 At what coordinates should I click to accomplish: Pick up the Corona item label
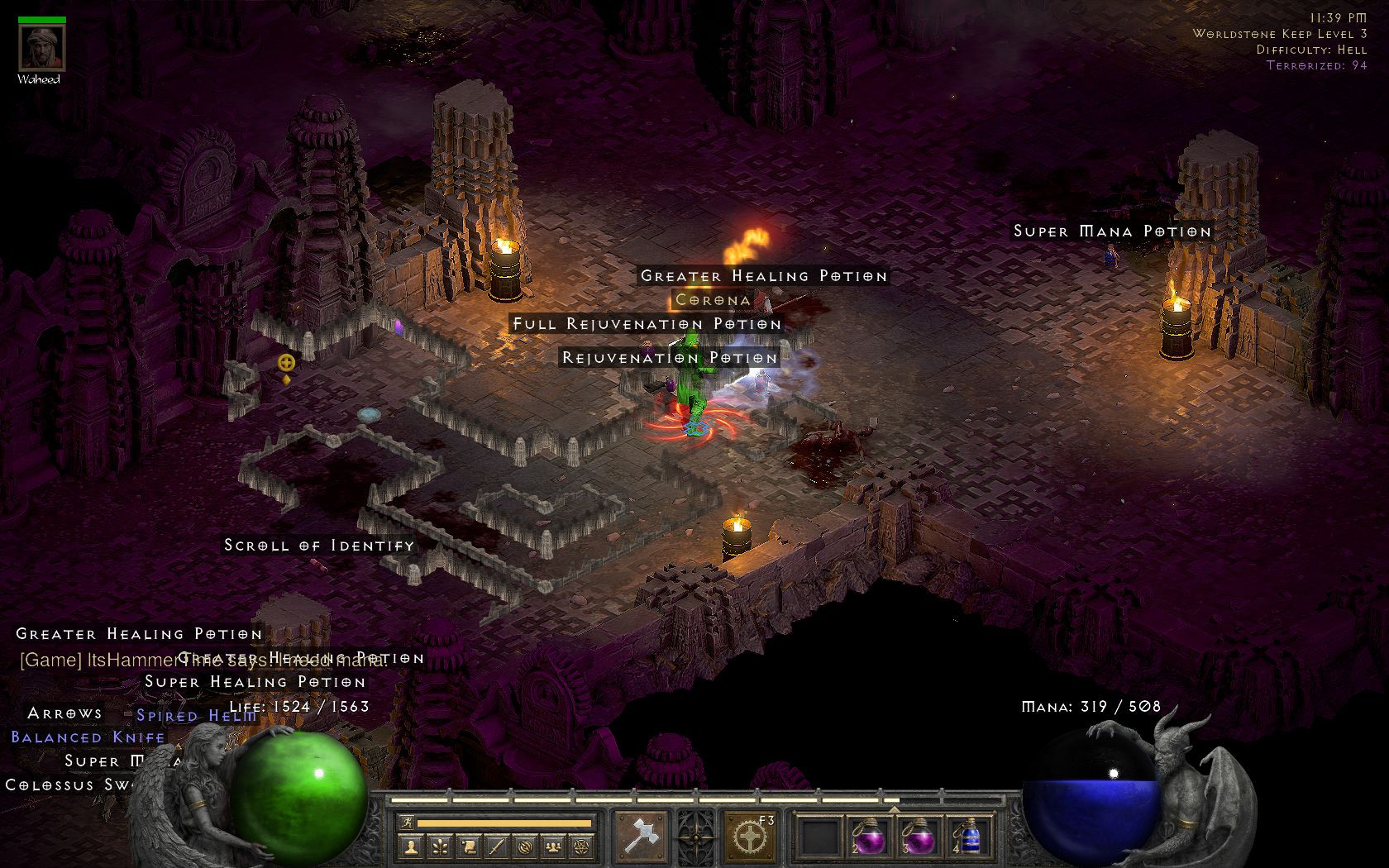713,300
